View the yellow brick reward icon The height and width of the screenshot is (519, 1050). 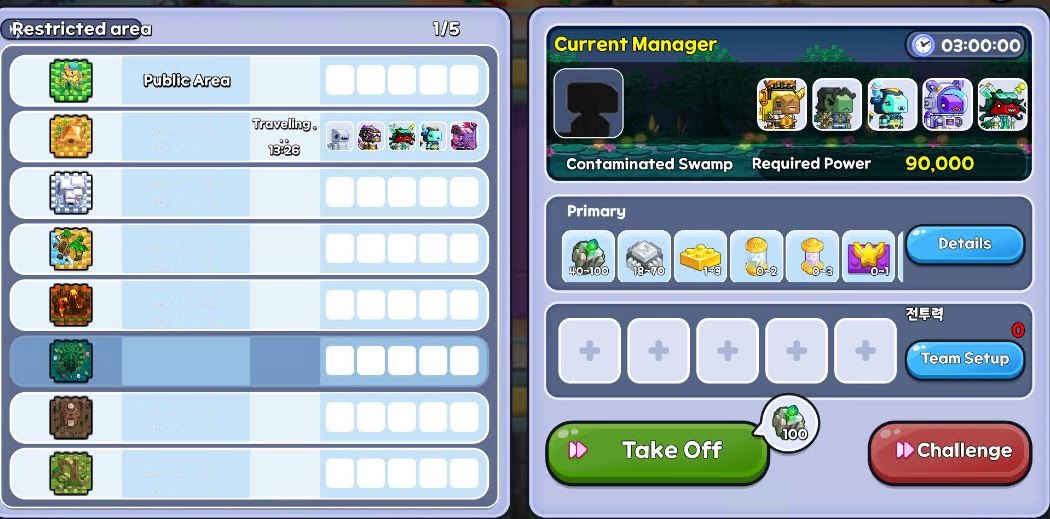click(x=700, y=257)
